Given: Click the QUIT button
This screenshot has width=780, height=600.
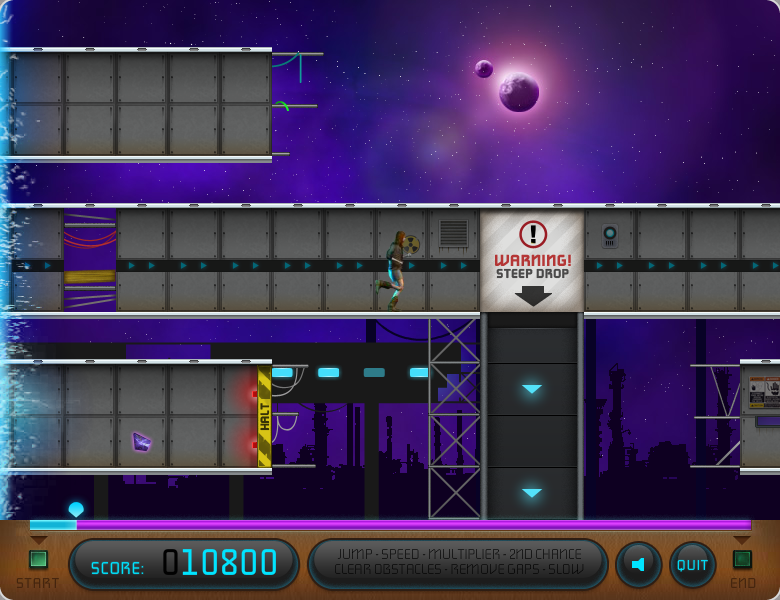Looking at the screenshot, I should click(x=692, y=565).
